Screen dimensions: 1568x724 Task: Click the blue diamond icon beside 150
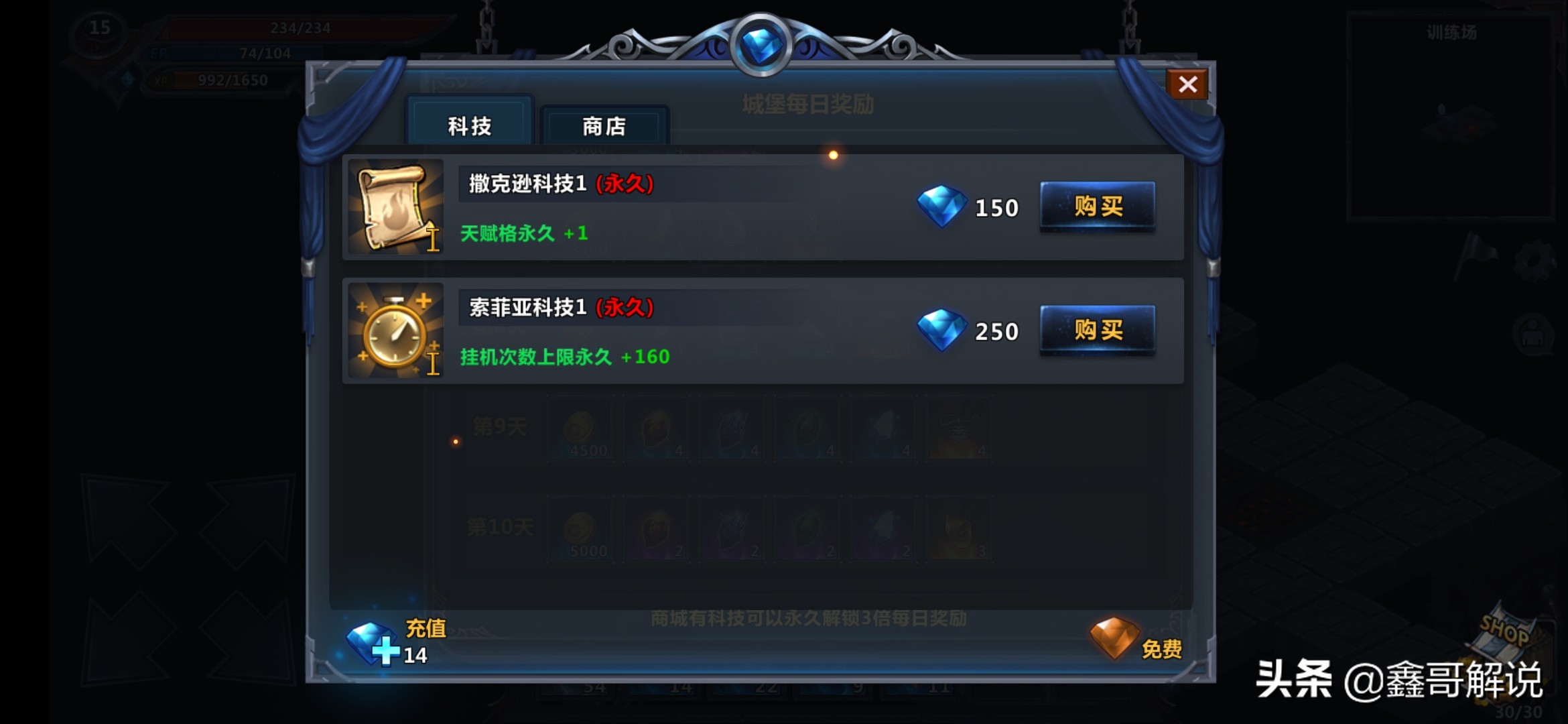click(941, 207)
